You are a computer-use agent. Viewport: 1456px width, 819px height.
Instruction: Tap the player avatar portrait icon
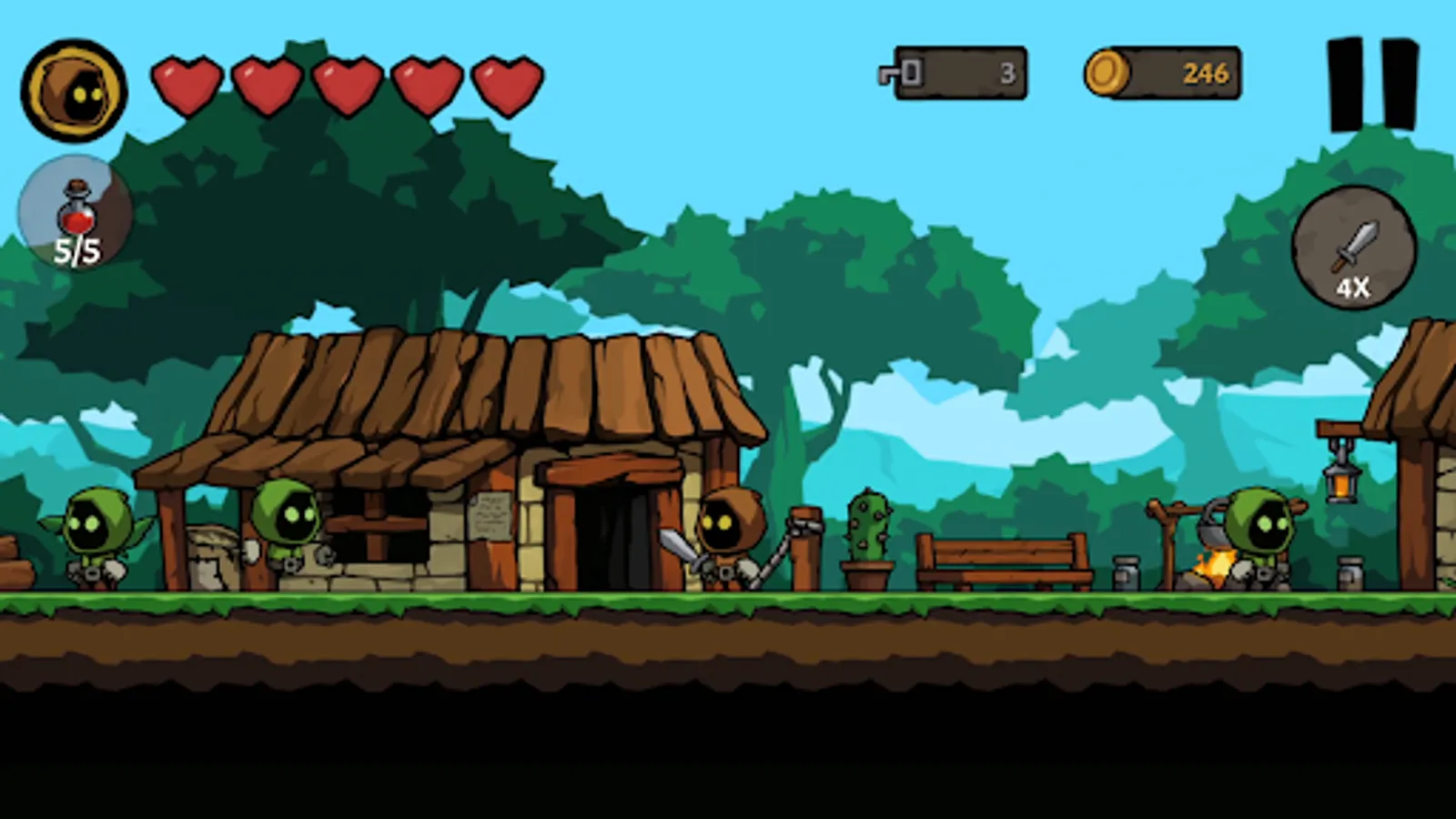(76, 86)
